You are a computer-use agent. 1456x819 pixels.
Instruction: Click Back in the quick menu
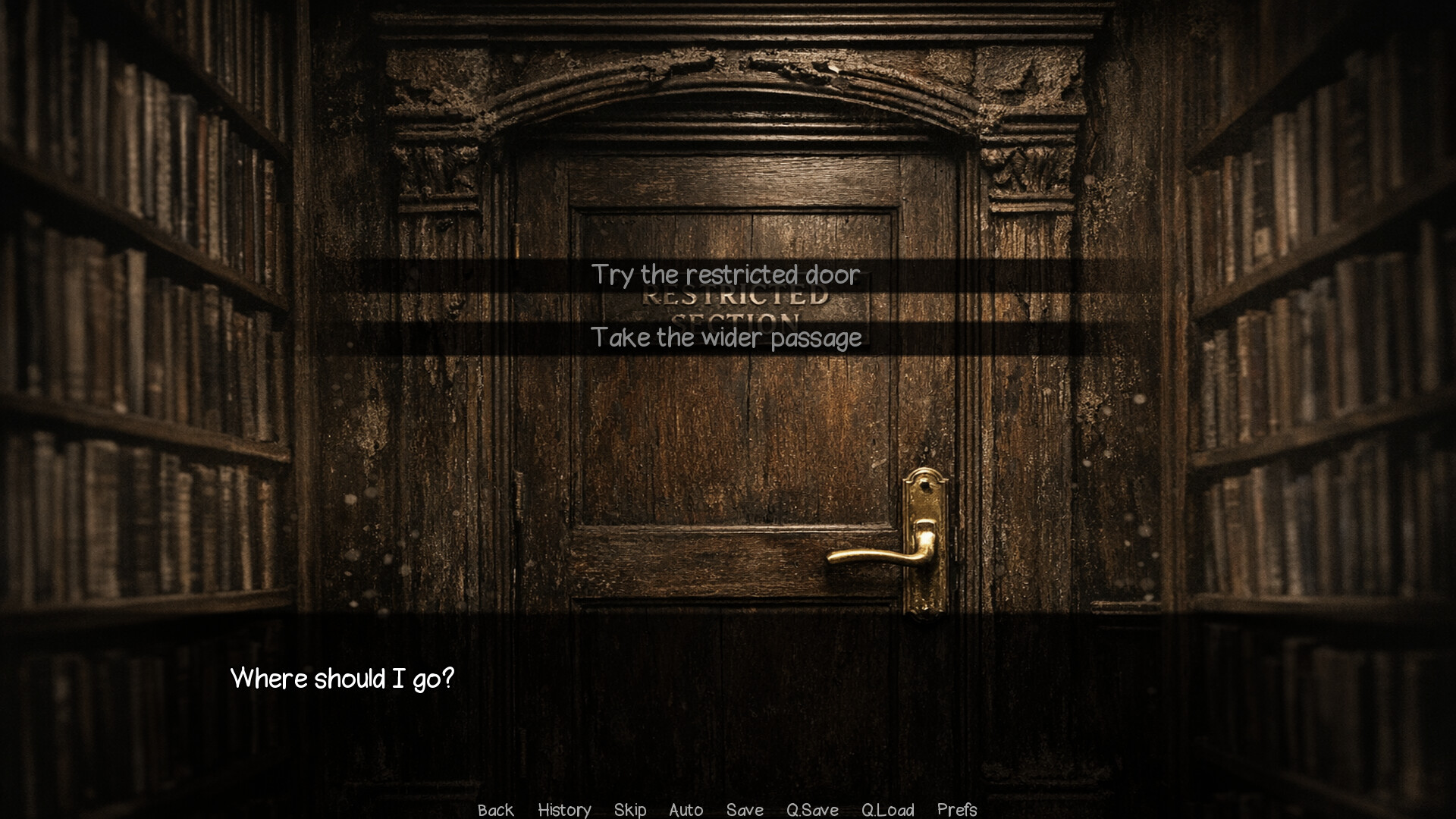(x=494, y=810)
